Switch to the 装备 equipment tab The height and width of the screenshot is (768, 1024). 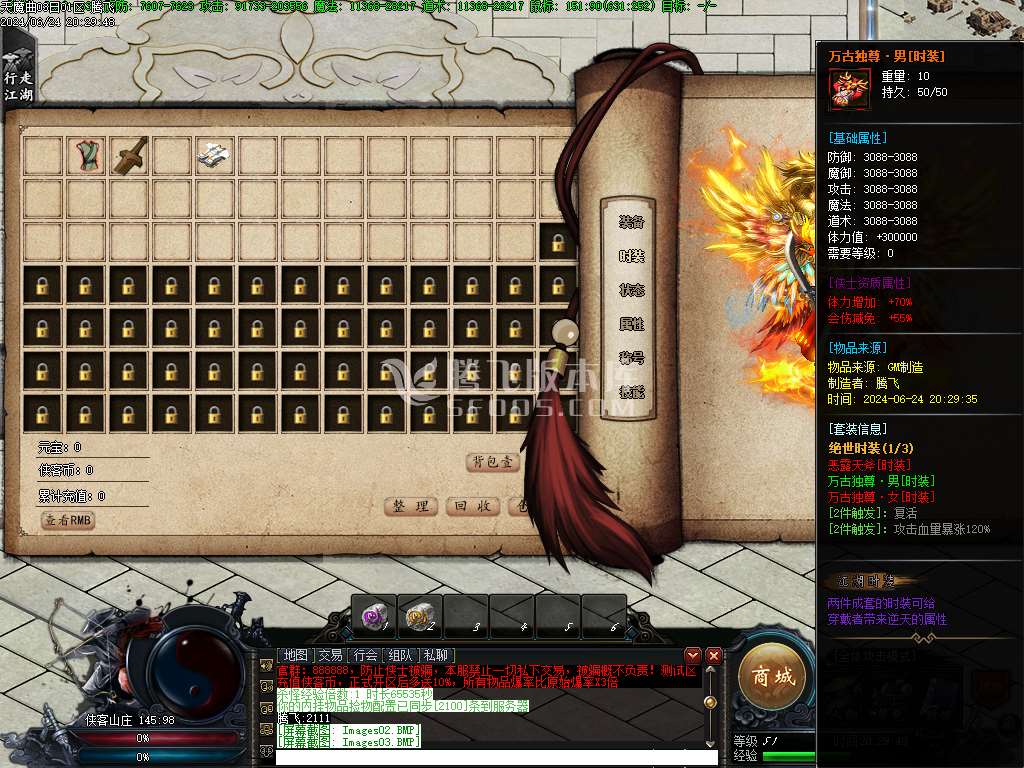631,222
